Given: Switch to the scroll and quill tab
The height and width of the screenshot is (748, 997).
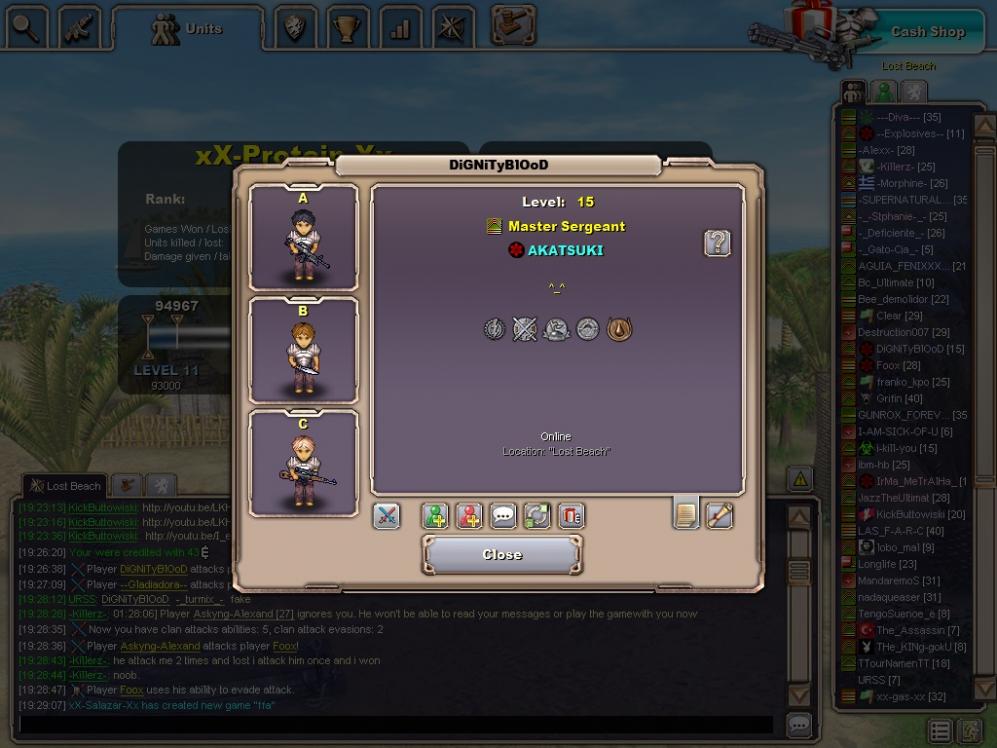Looking at the screenshot, I should 720,514.
